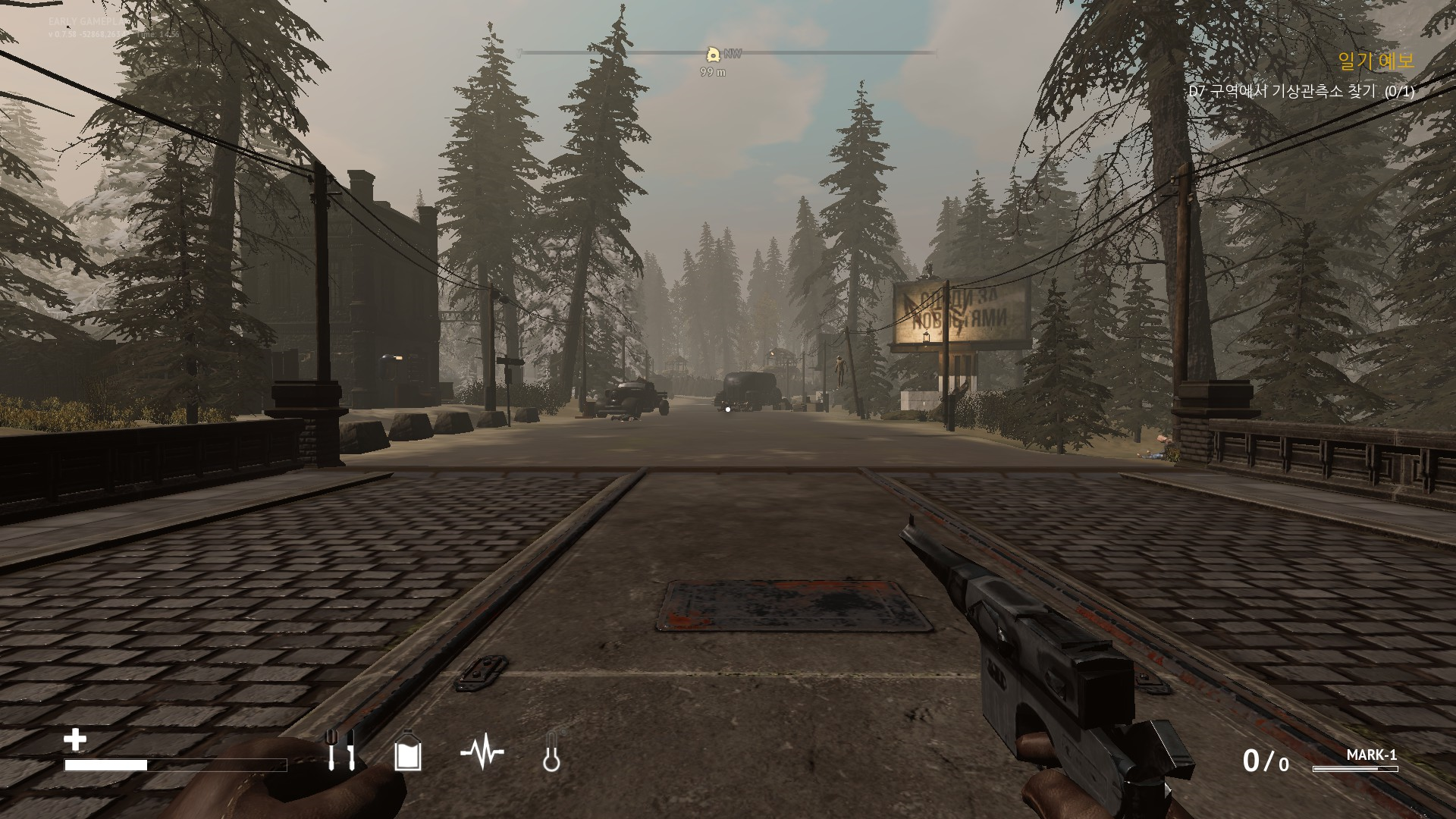Open the 일기 예보 quest tracker
This screenshot has height=819, width=1456.
pyautogui.click(x=1376, y=62)
